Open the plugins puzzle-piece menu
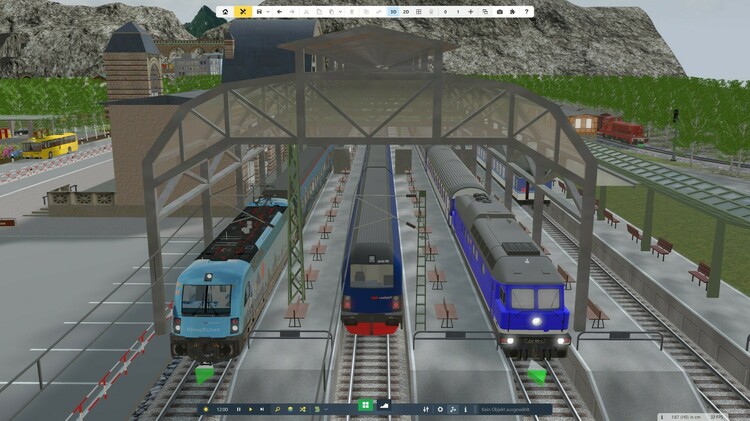 click(x=512, y=12)
